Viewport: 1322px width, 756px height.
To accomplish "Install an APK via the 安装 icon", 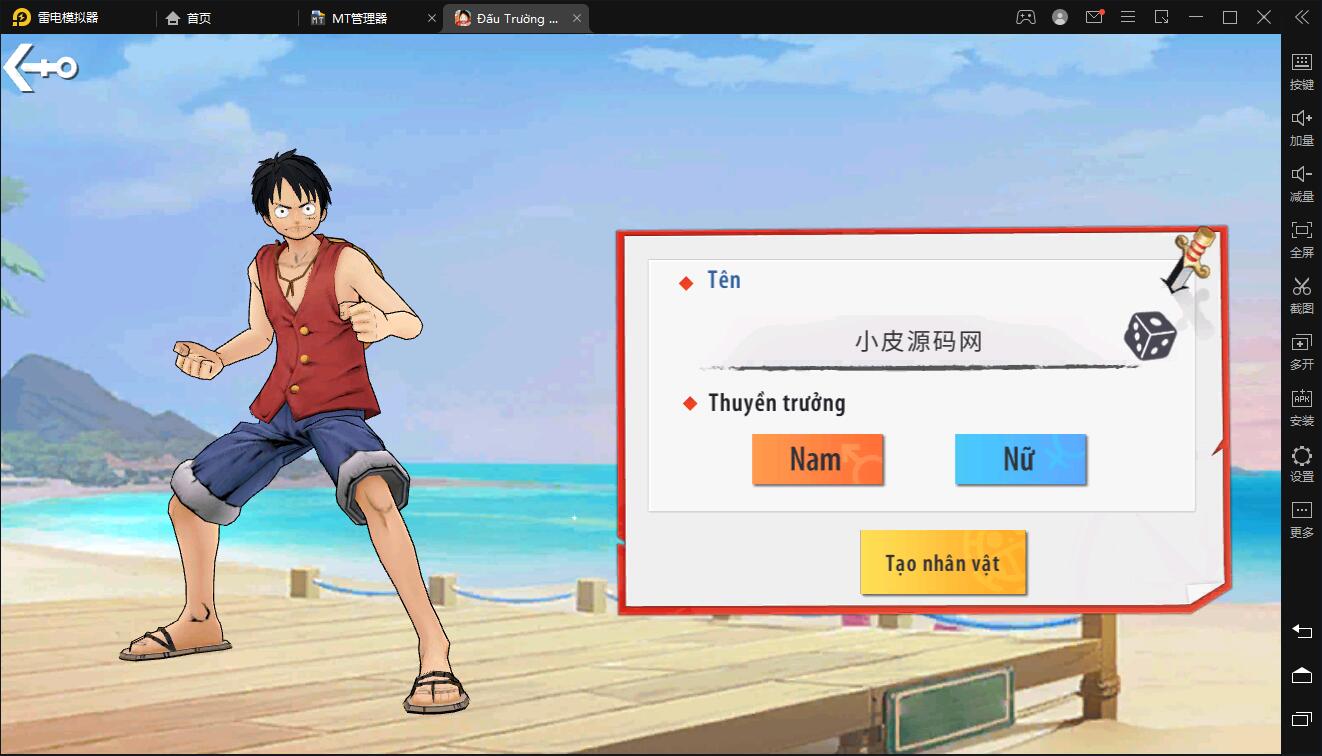I will (x=1301, y=406).
